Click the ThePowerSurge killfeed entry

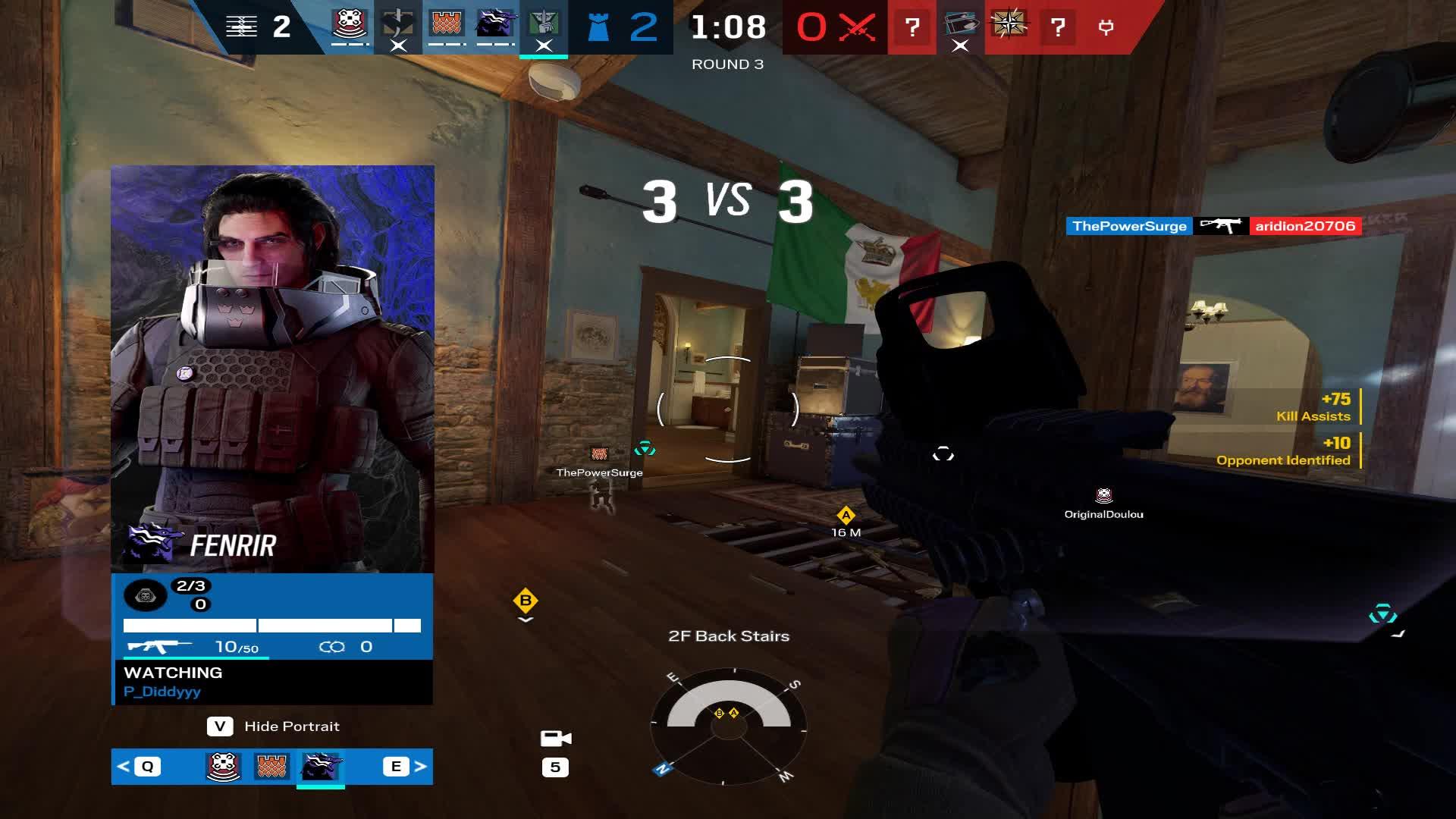click(1130, 225)
